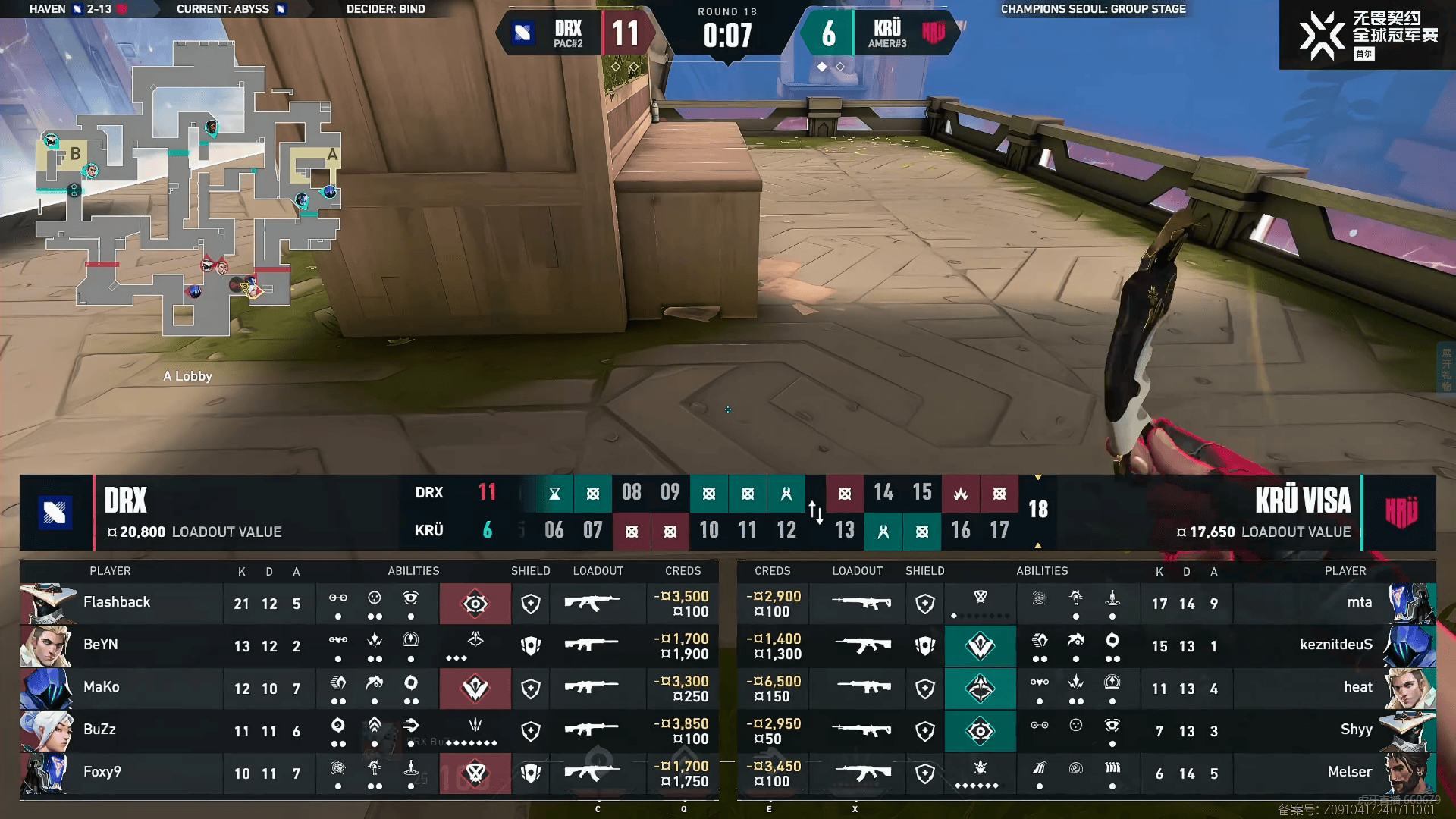Select the current round 18 marker
Viewport: 1456px width, 819px height.
[x=1037, y=510]
